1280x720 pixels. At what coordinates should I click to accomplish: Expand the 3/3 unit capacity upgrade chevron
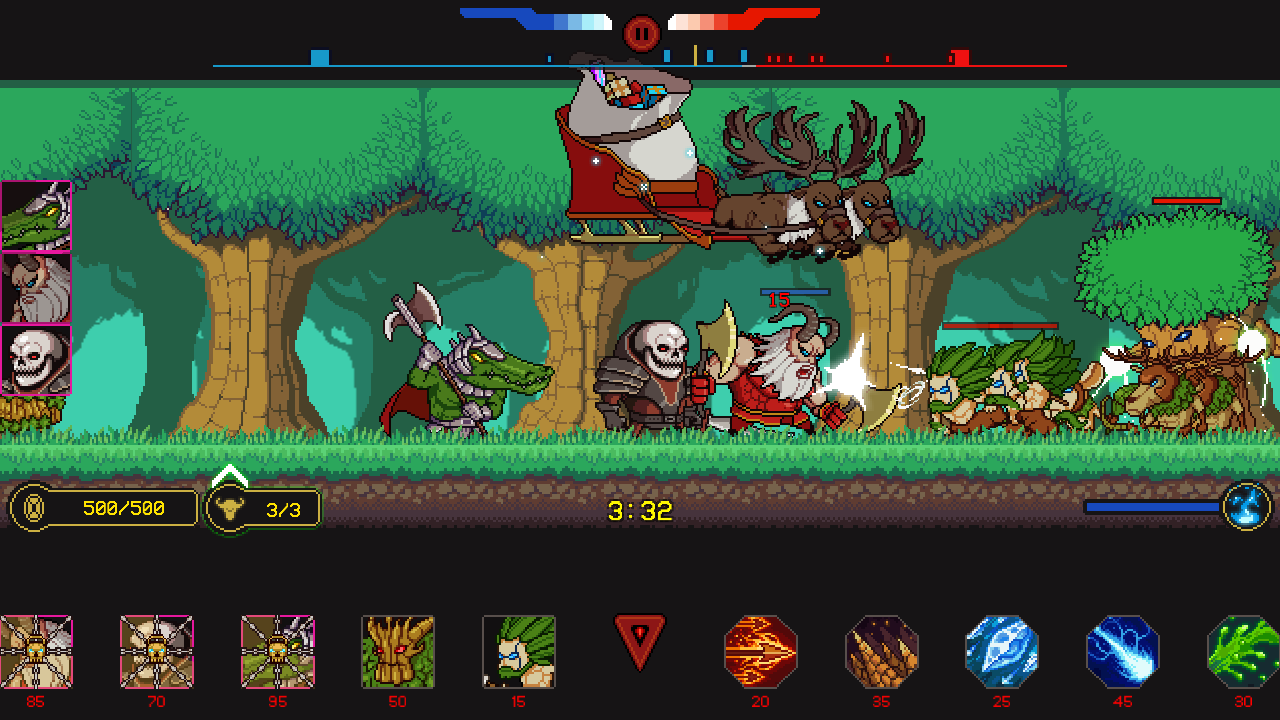(x=228, y=472)
